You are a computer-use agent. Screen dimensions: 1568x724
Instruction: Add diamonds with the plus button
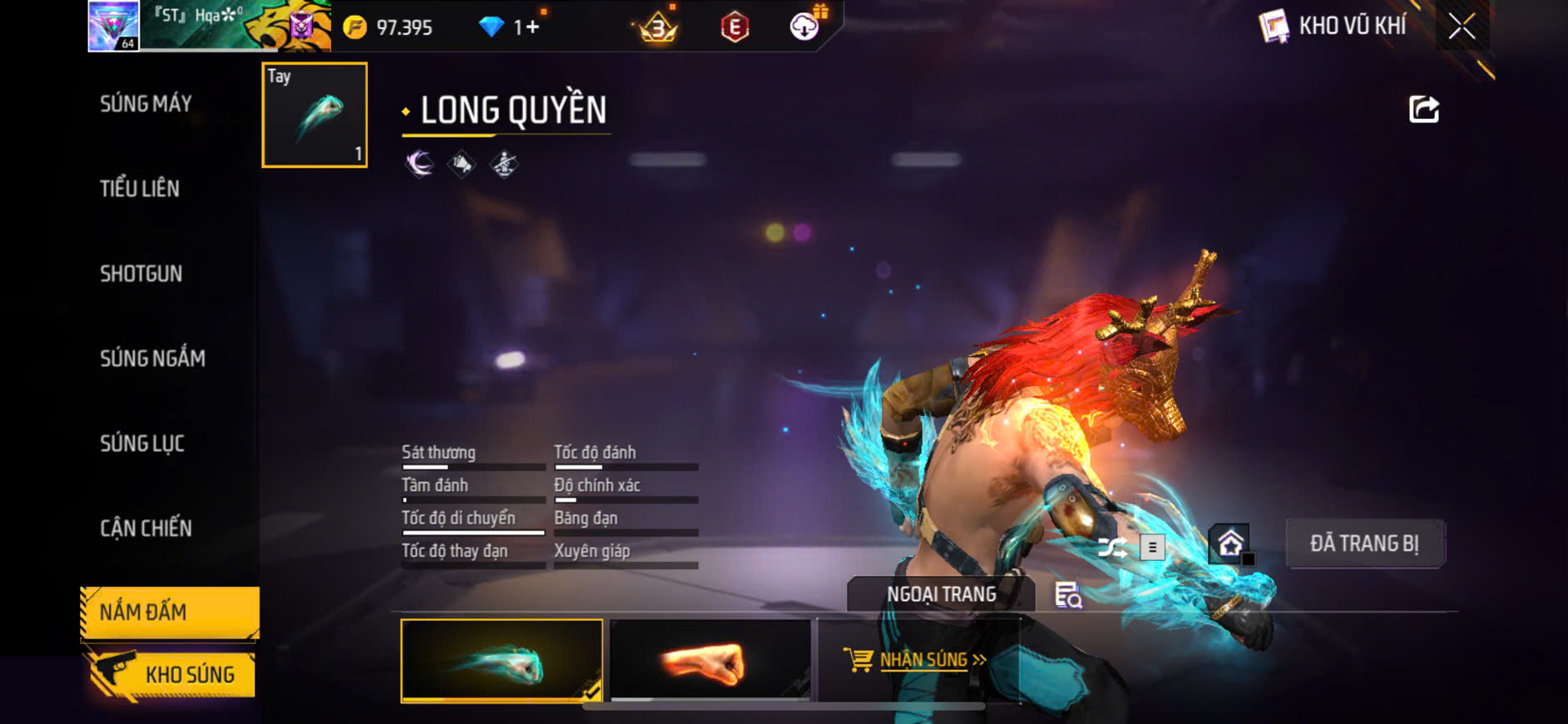[x=532, y=27]
